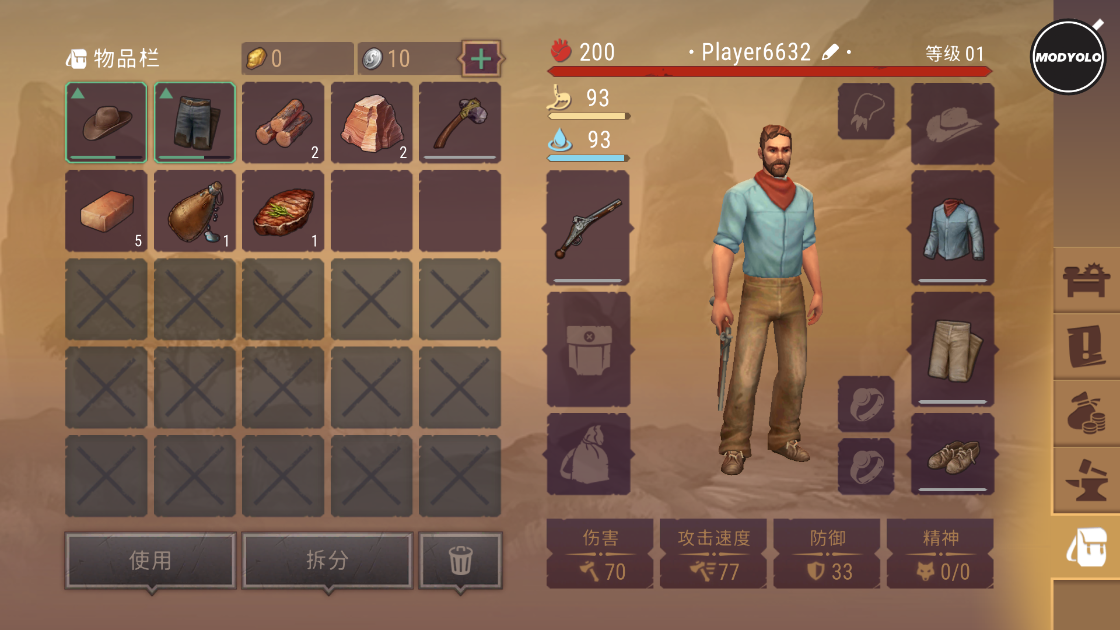Select the equipped blue shirt slot
The height and width of the screenshot is (630, 1120).
(x=952, y=227)
